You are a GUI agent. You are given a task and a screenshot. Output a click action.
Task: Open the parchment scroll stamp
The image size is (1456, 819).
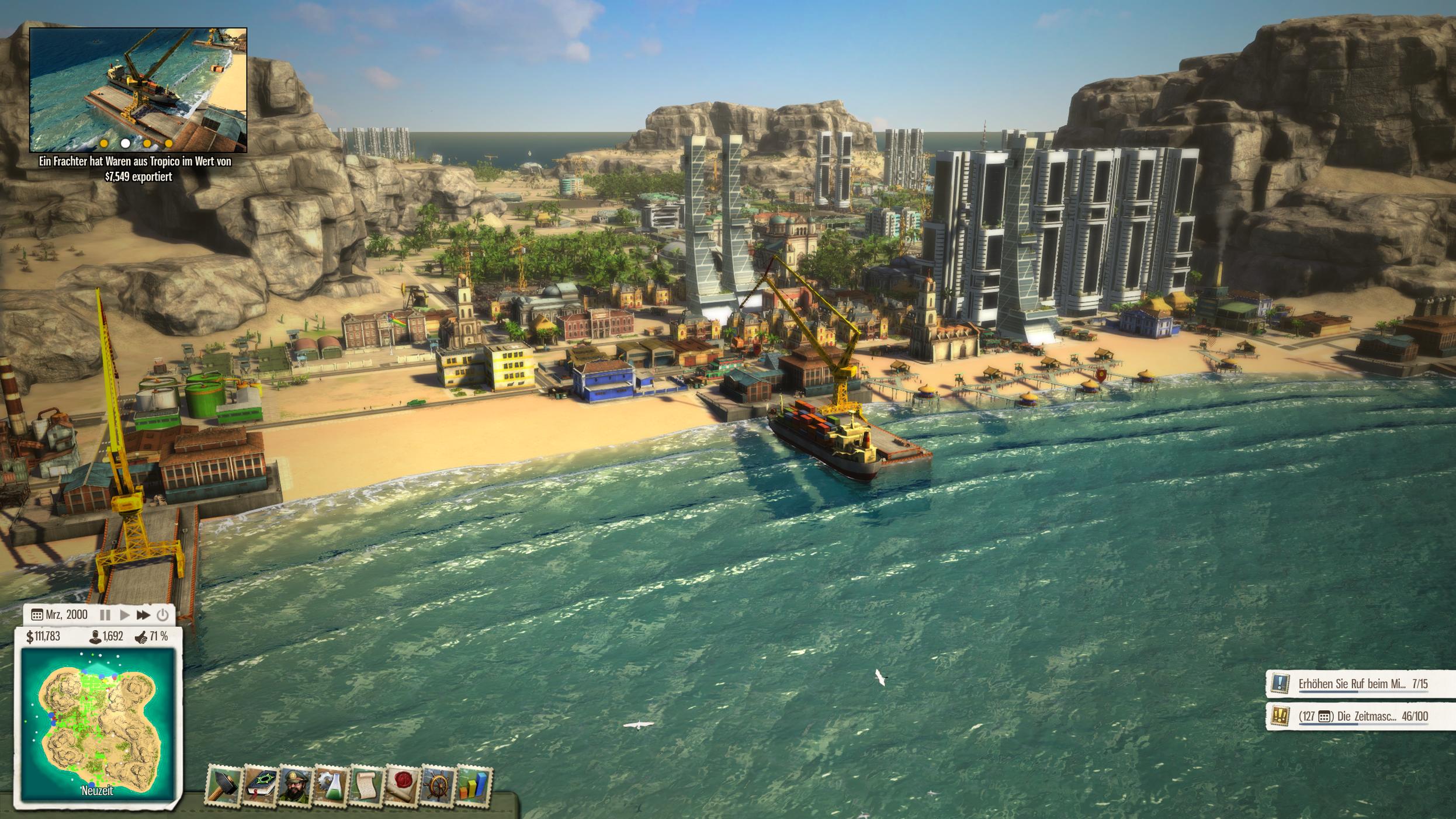pos(366,786)
